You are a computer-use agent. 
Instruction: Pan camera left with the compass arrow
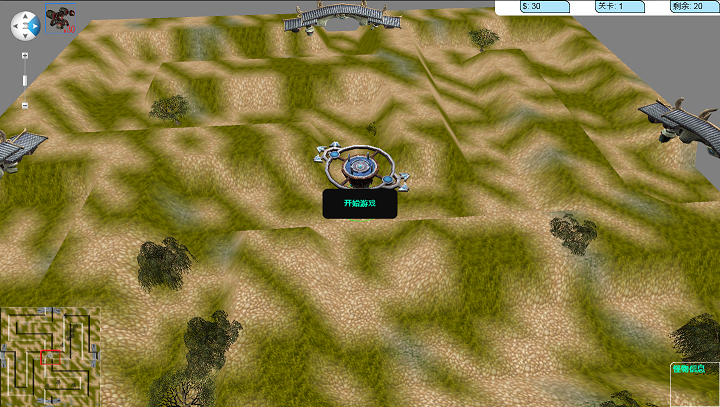tap(15, 24)
